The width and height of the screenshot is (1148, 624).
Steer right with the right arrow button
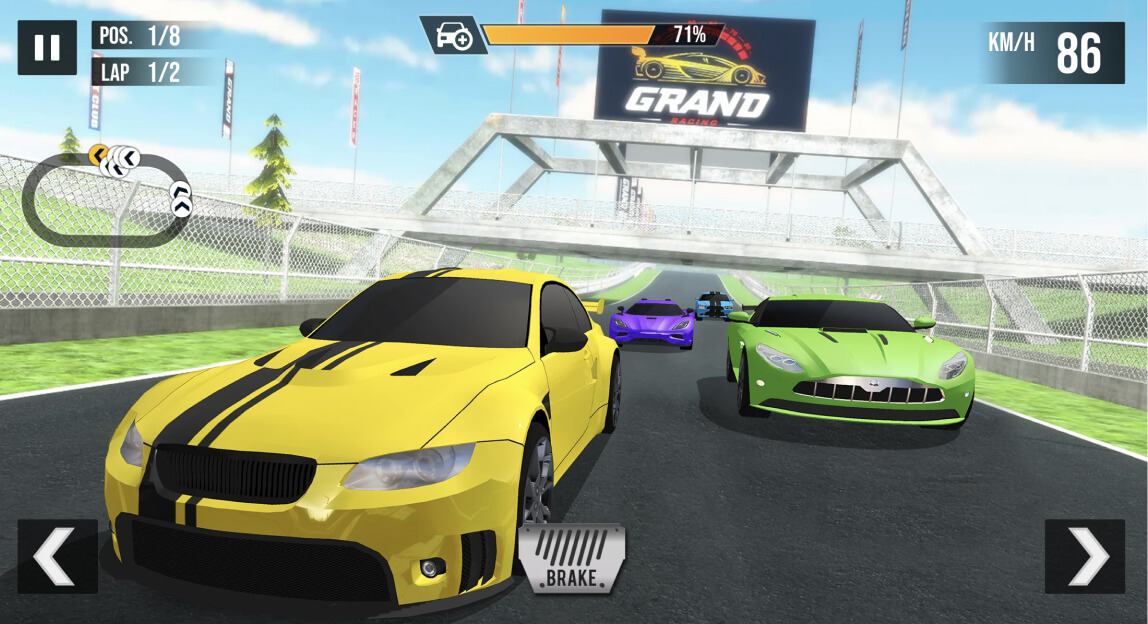(1085, 556)
